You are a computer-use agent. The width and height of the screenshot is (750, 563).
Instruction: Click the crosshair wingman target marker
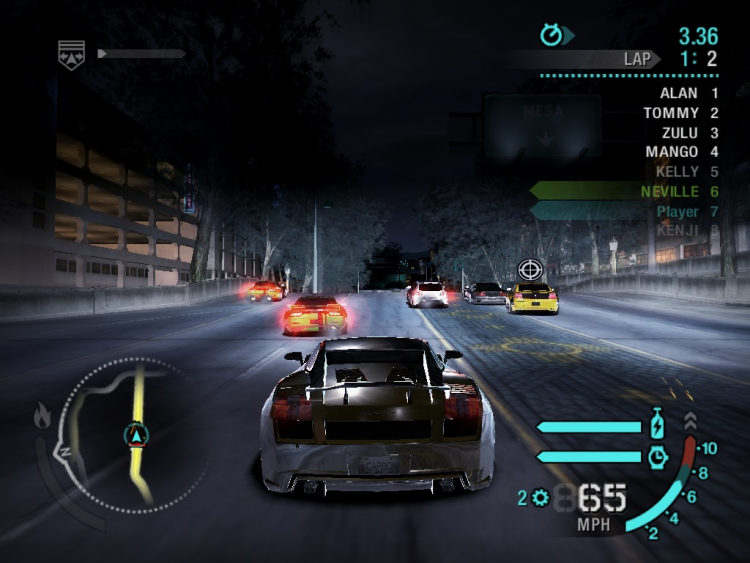(x=531, y=270)
